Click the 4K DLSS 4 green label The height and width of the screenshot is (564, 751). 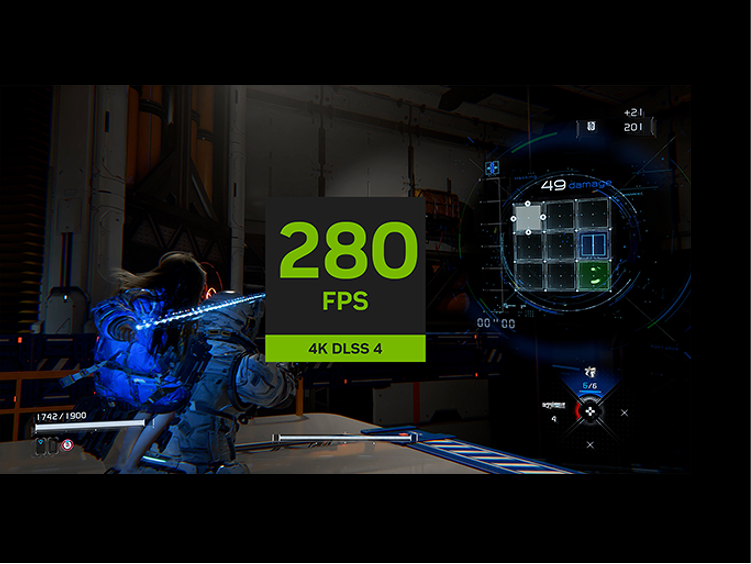(345, 349)
